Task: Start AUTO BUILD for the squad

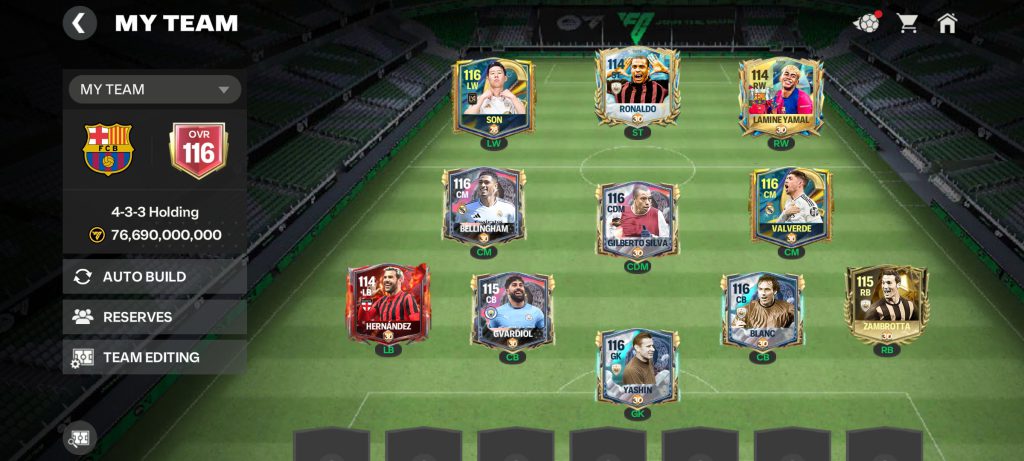Action: tap(155, 277)
